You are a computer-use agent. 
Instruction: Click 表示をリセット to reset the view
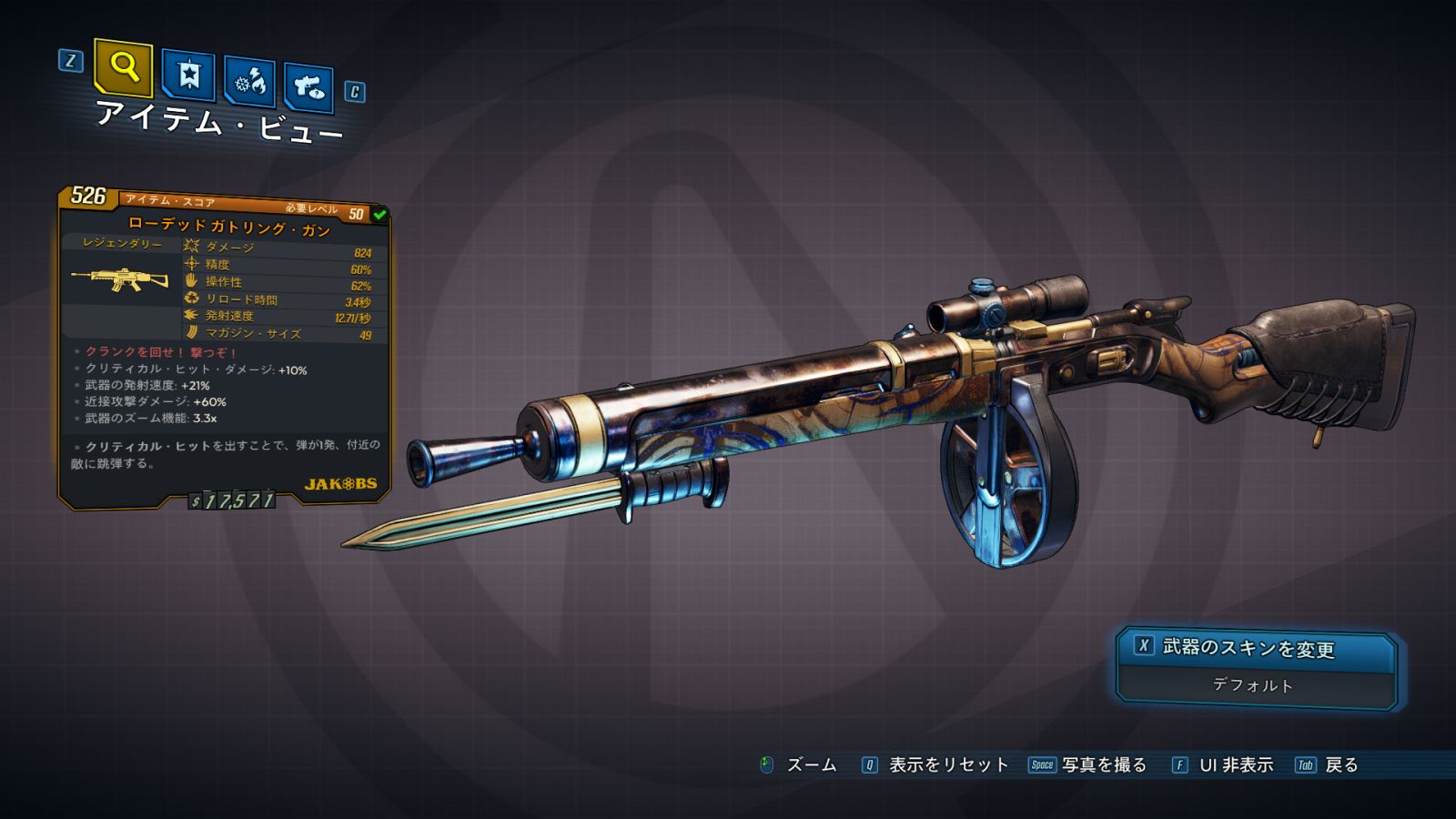pos(946,765)
